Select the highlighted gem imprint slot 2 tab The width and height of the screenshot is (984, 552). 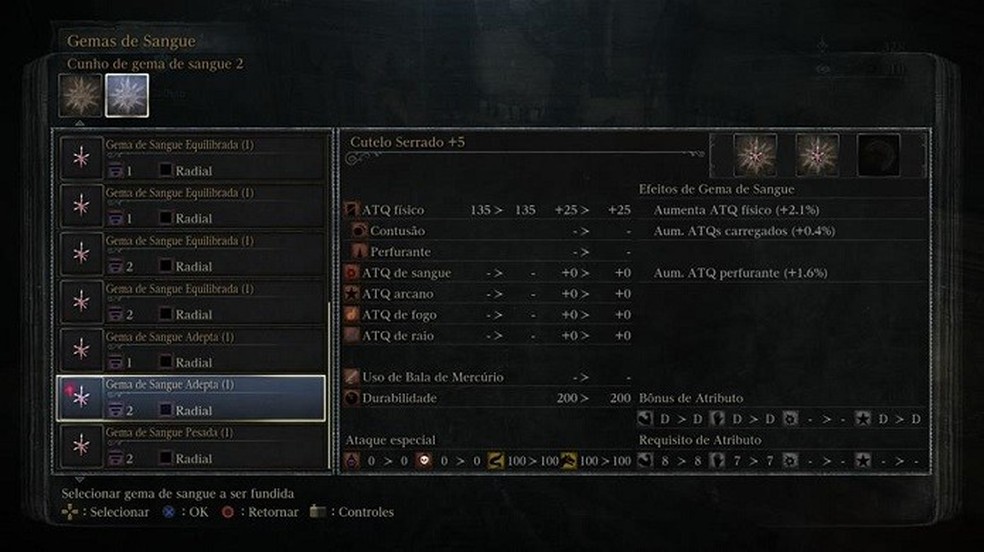point(127,96)
